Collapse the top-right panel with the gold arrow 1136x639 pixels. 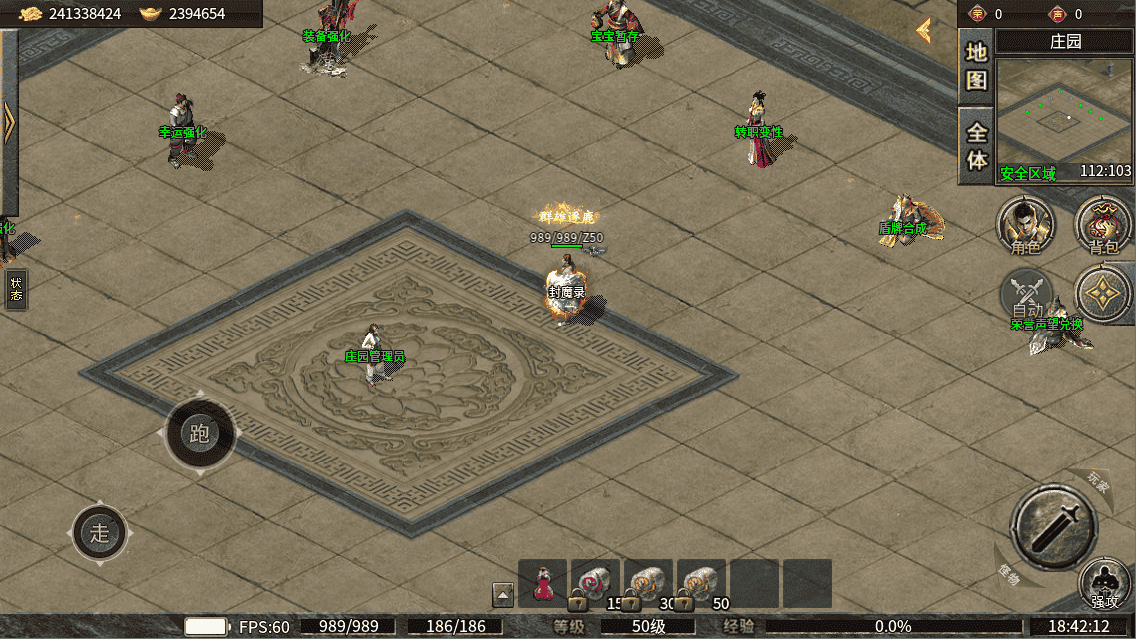click(x=924, y=31)
